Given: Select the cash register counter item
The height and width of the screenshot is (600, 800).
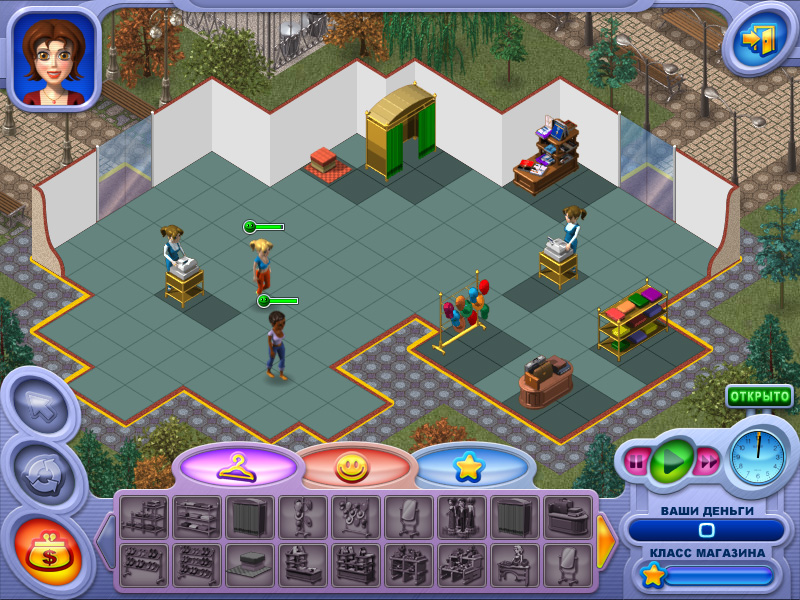Looking at the screenshot, I should tap(568, 517).
